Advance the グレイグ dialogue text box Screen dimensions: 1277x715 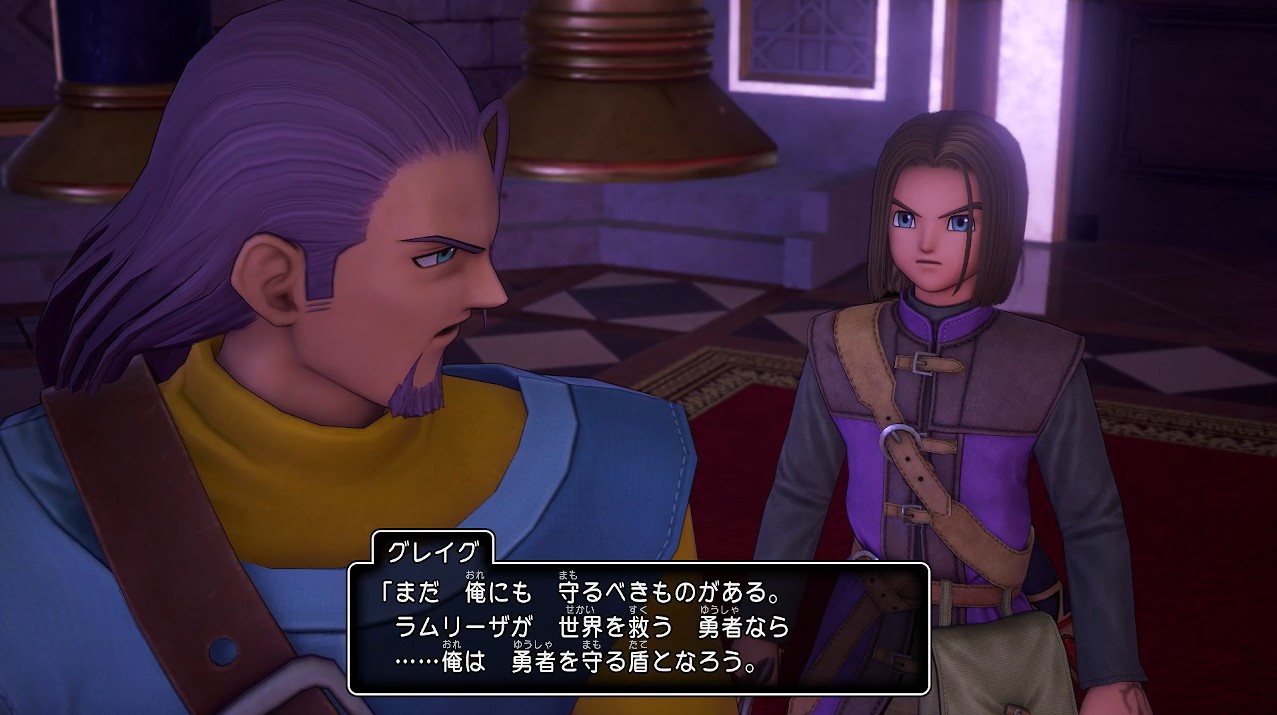[x=638, y=628]
